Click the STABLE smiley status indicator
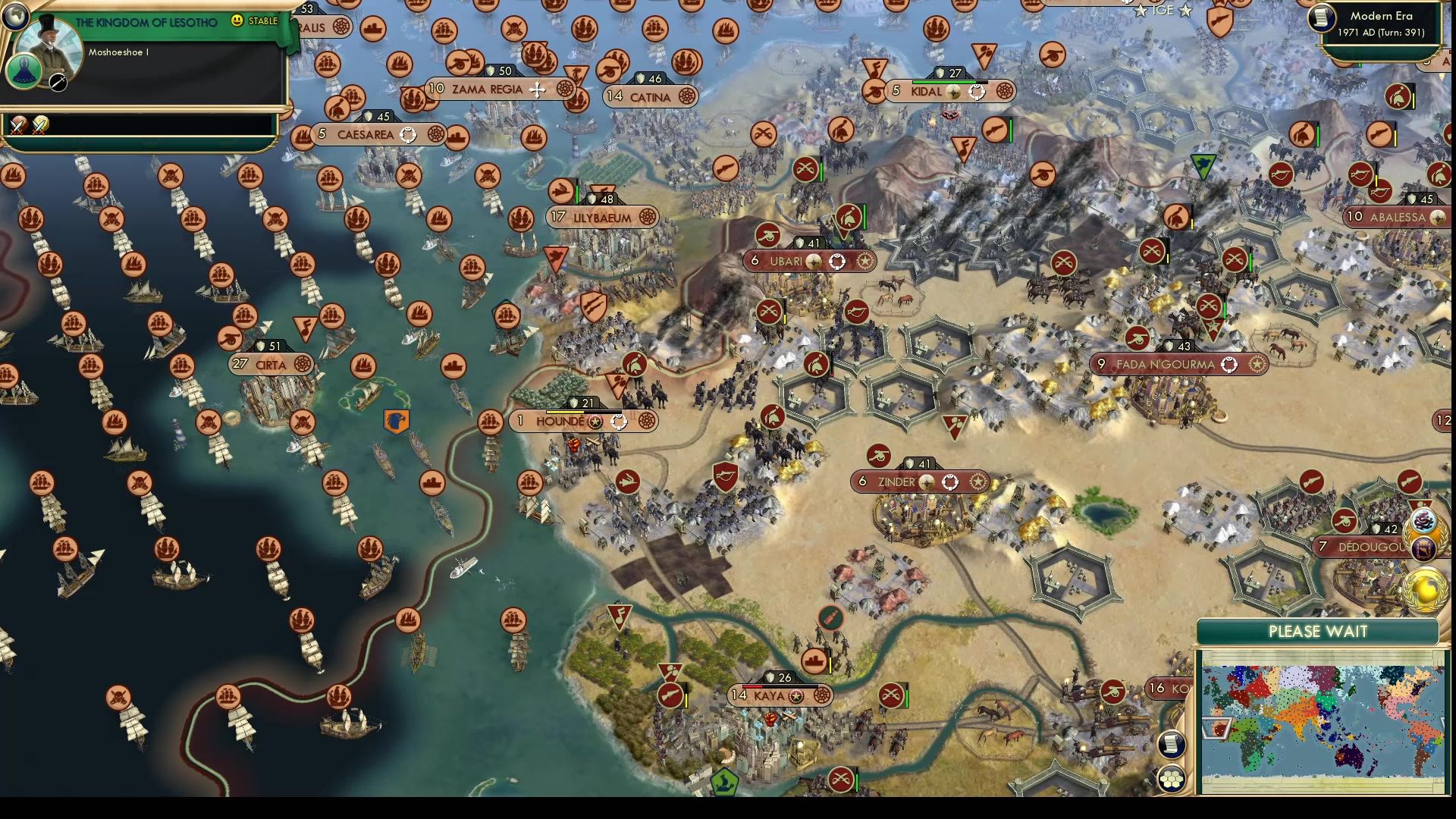The width and height of the screenshot is (1456, 819). [x=238, y=23]
